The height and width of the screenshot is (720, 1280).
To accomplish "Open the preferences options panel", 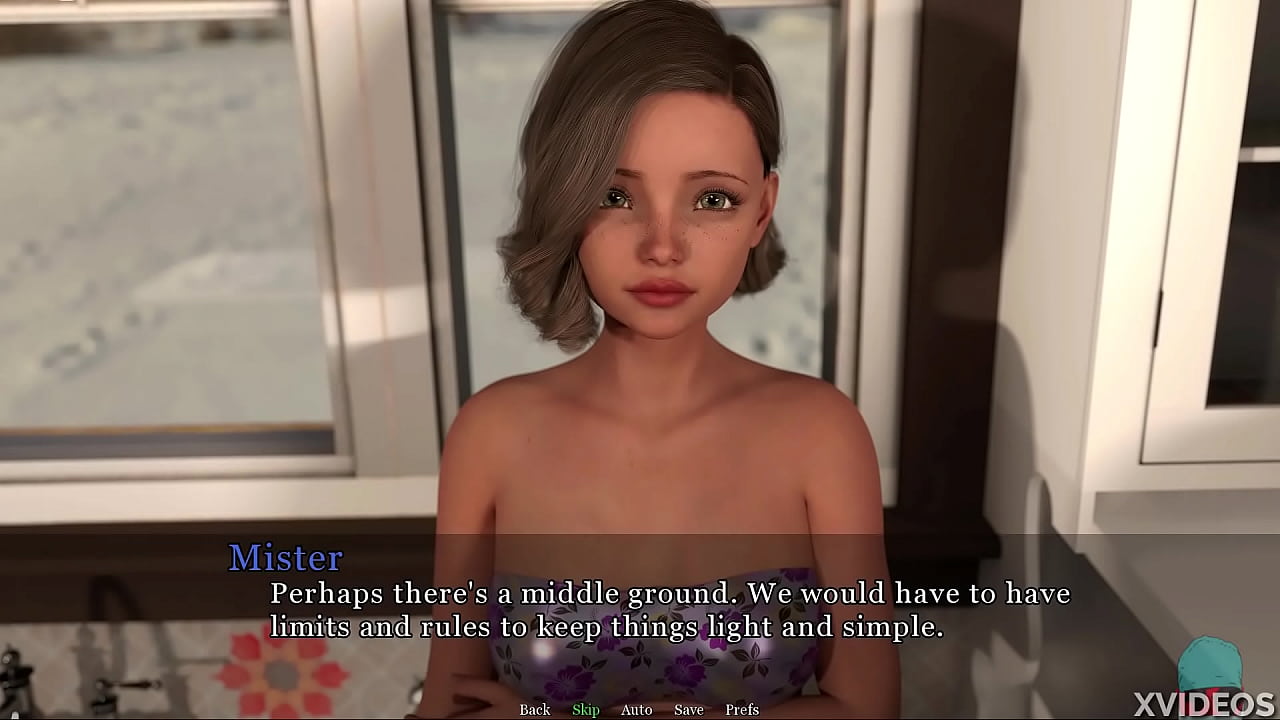I will 742,709.
